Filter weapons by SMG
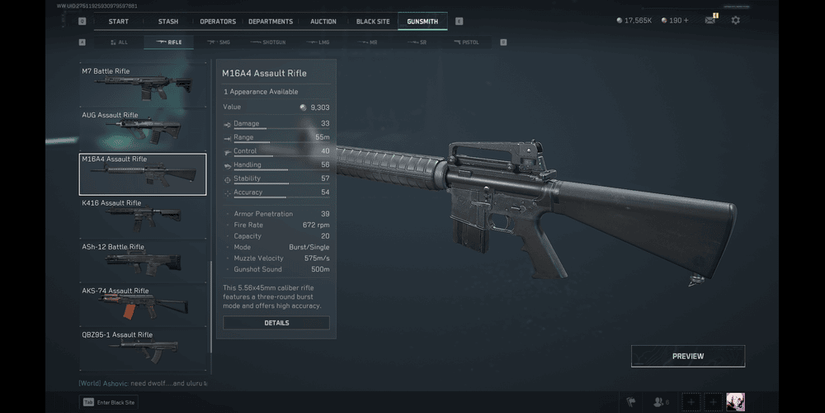The height and width of the screenshot is (413, 825). (219, 42)
